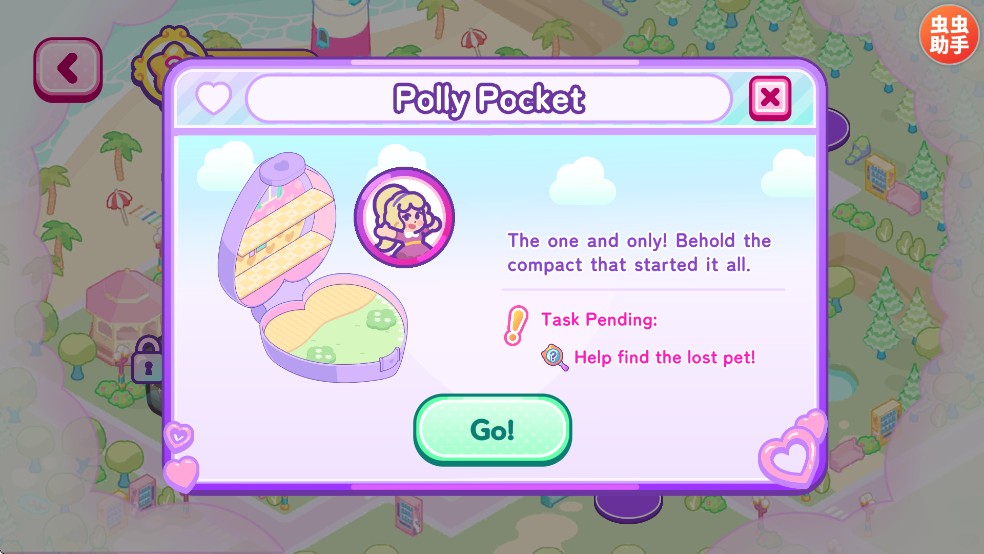
Task: Select the Polly character portrait
Action: coord(404,218)
